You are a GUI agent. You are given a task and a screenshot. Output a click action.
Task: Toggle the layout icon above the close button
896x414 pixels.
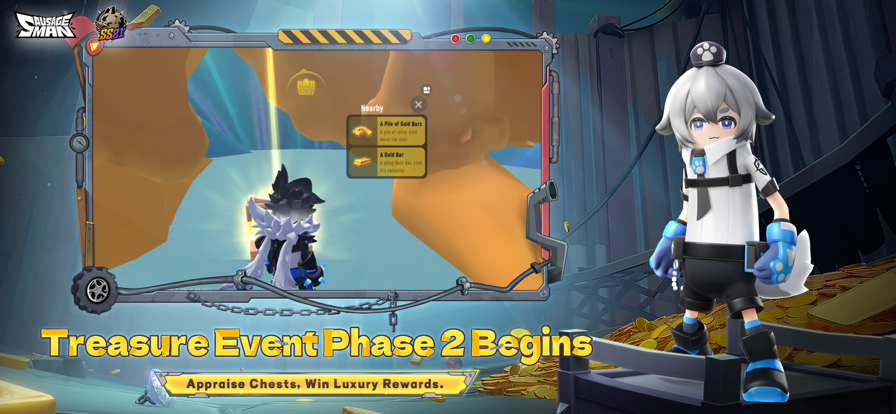coord(427,90)
